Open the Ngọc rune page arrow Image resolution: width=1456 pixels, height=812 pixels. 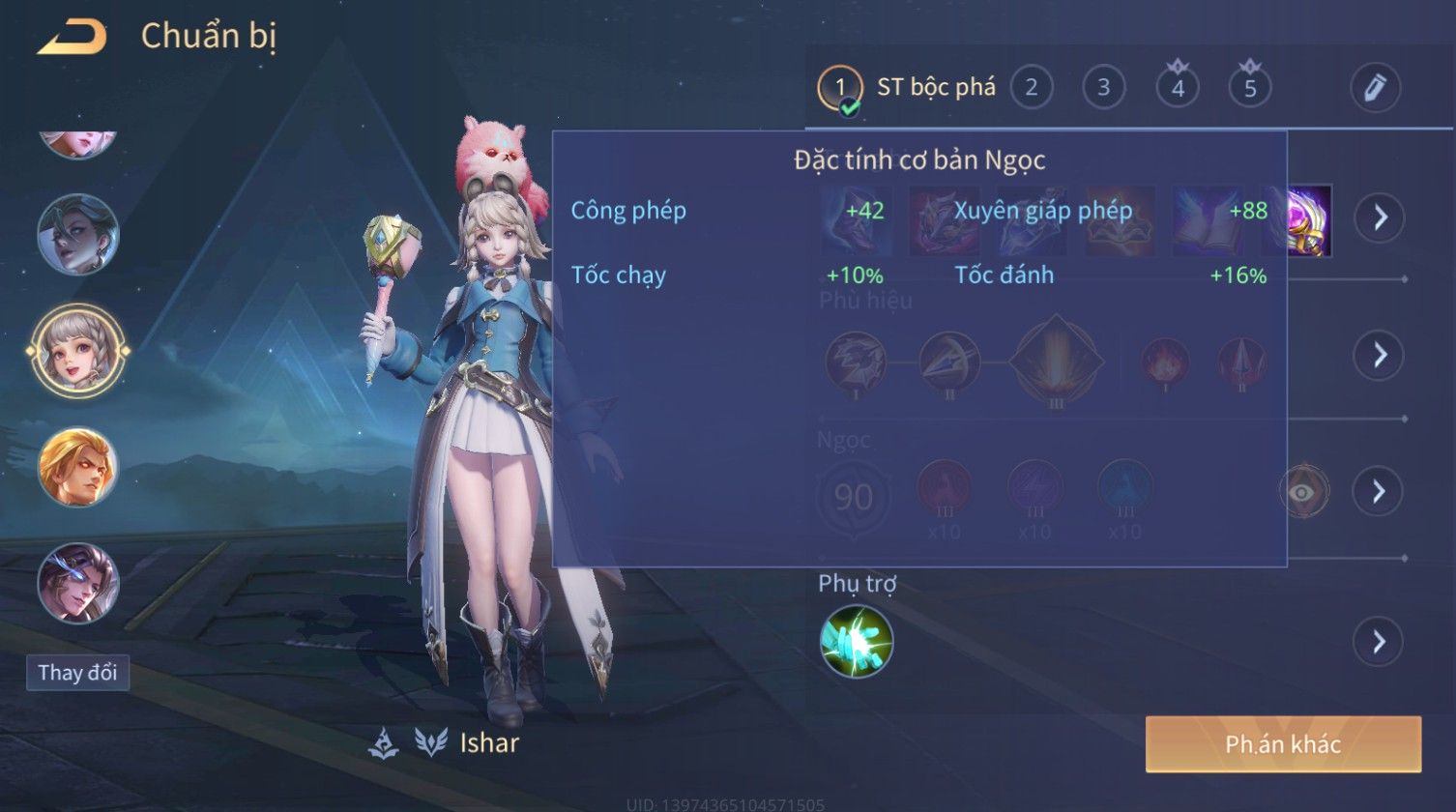[x=1379, y=492]
